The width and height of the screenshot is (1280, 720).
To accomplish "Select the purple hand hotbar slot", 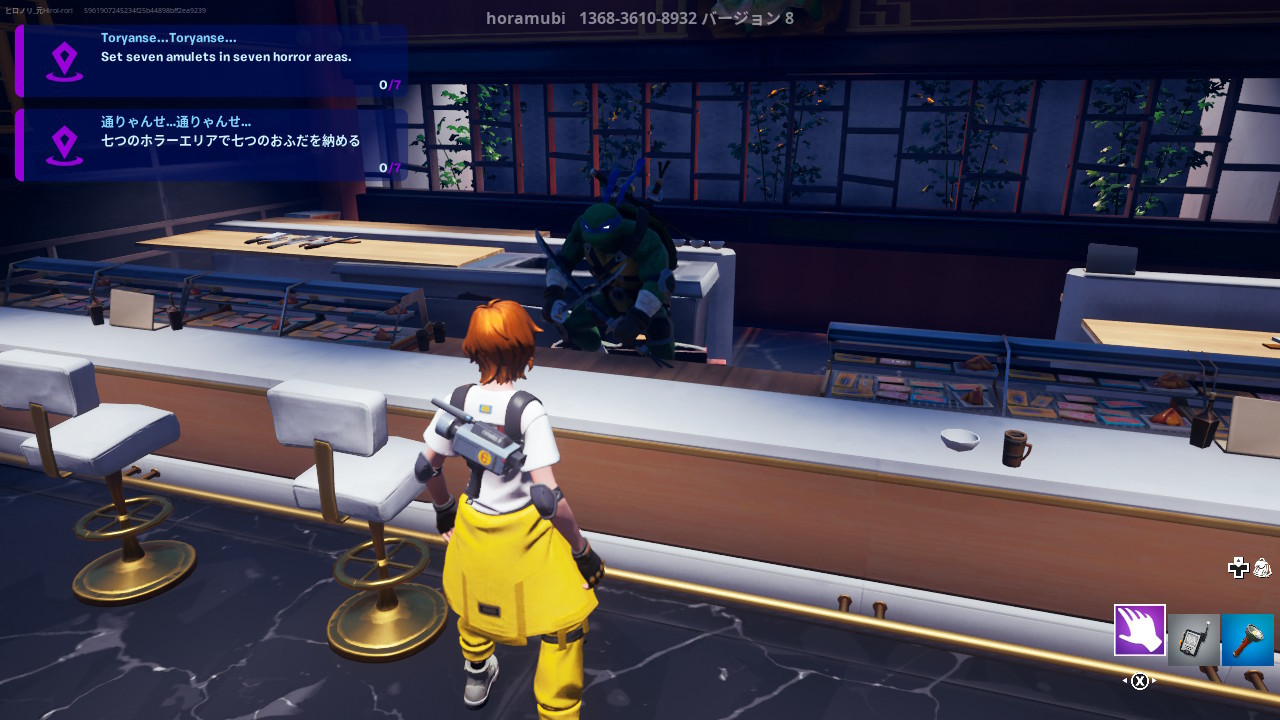I will pos(1140,630).
